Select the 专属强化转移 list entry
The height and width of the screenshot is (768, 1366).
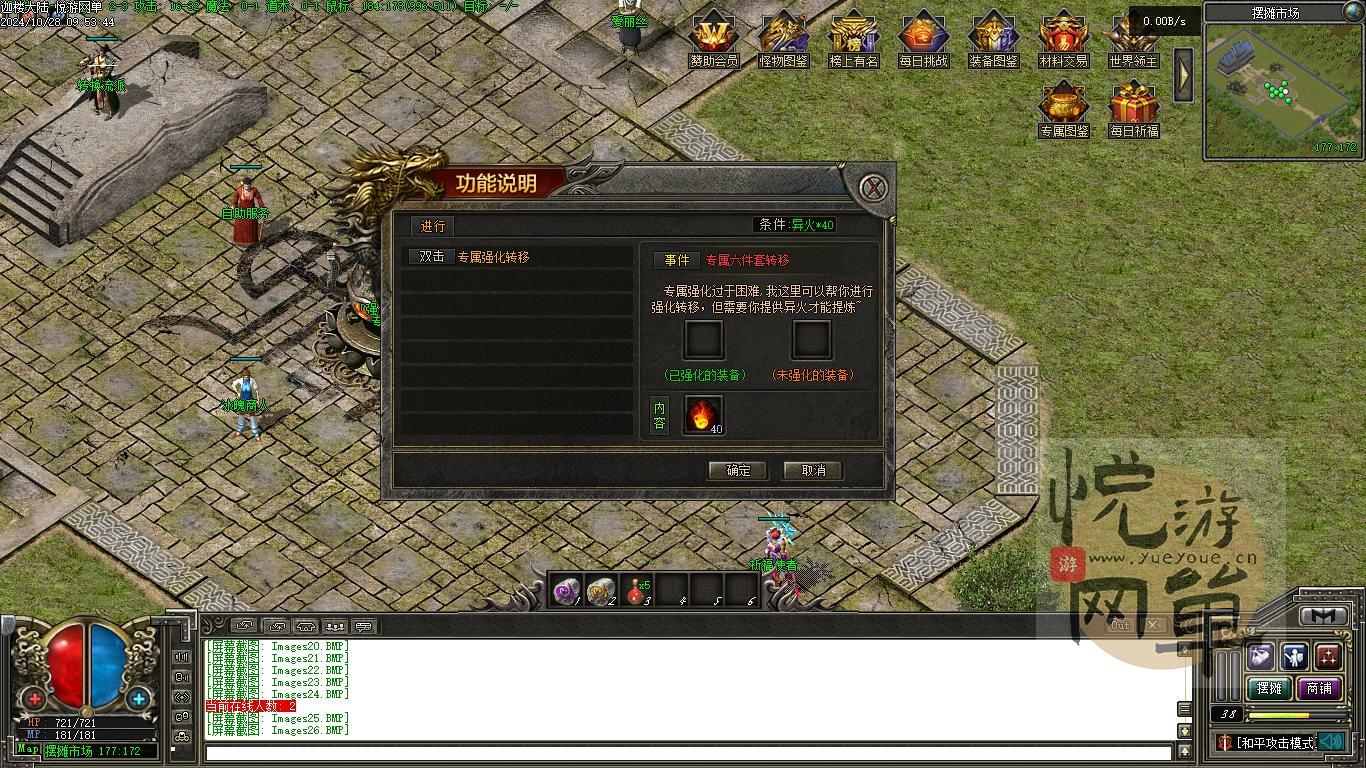click(x=492, y=257)
